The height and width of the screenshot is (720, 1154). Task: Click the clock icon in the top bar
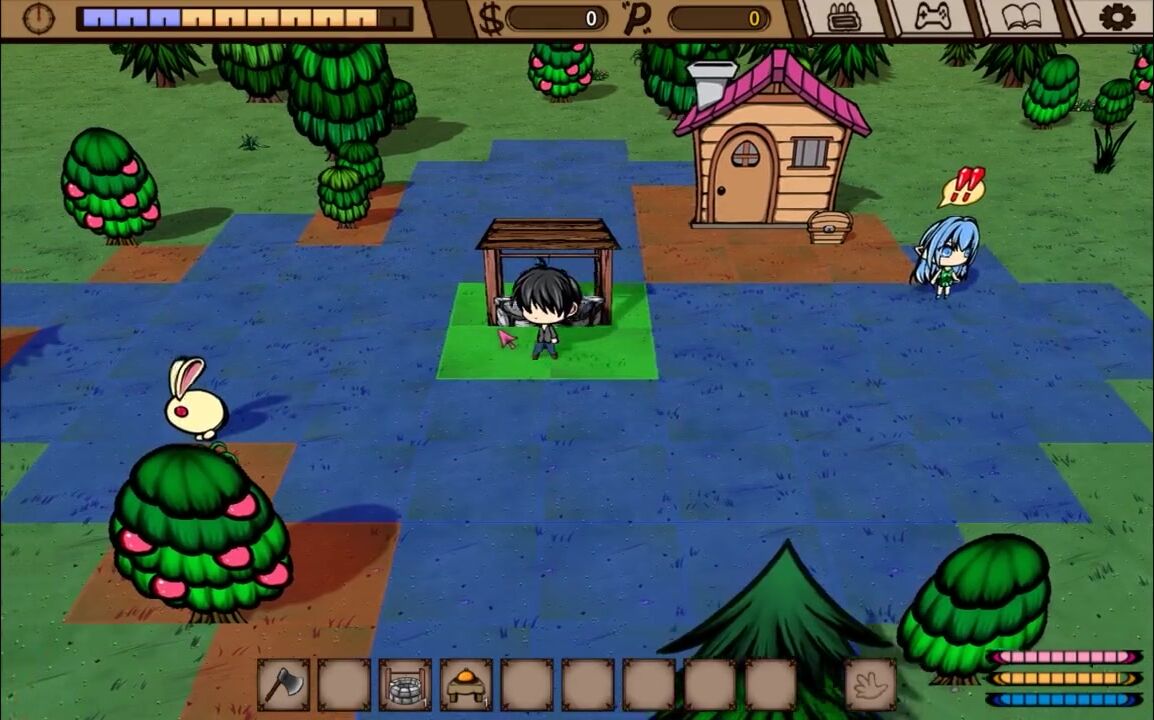coord(39,17)
